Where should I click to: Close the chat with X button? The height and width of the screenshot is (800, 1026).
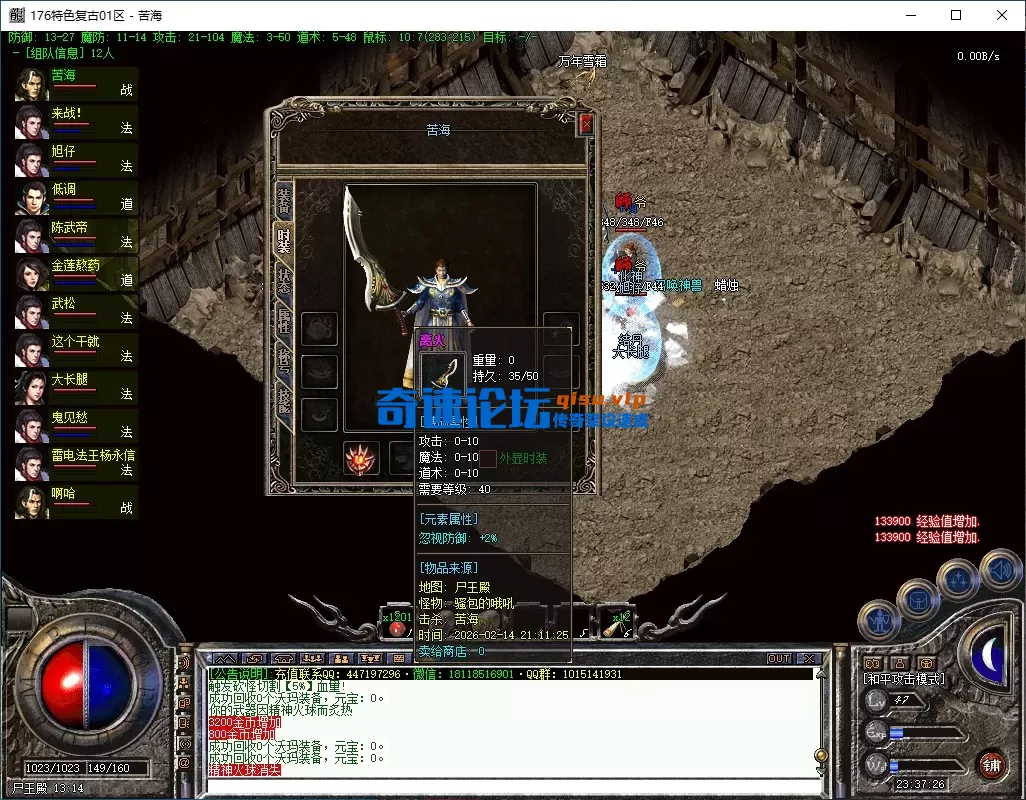click(809, 659)
